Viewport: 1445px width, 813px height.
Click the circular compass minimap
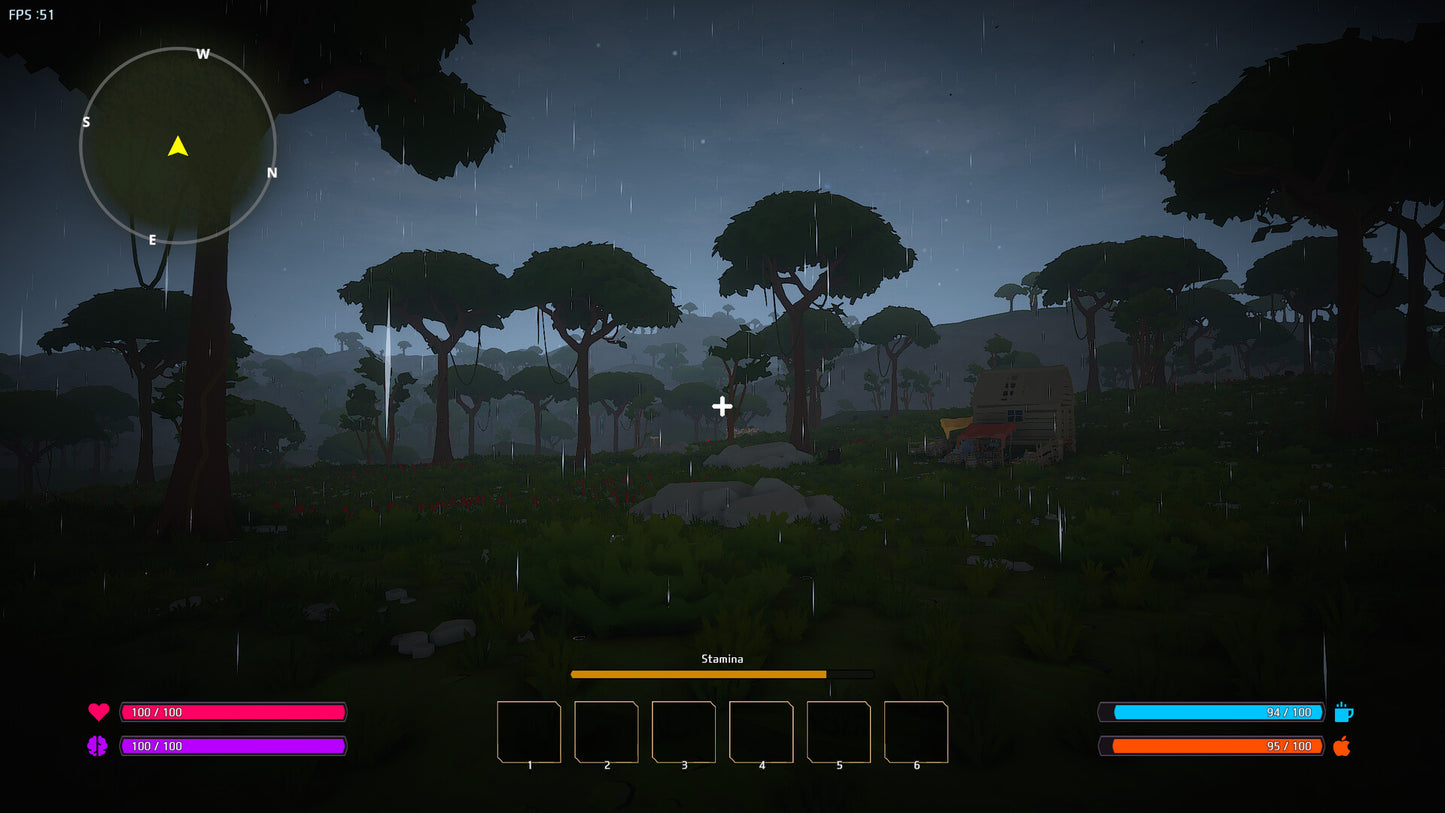178,146
